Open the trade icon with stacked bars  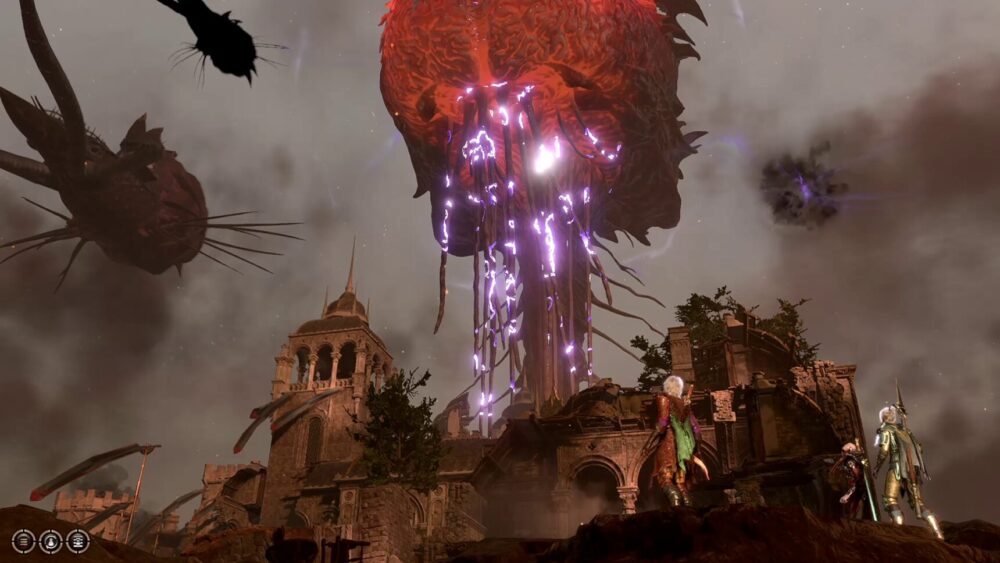(x=24, y=541)
